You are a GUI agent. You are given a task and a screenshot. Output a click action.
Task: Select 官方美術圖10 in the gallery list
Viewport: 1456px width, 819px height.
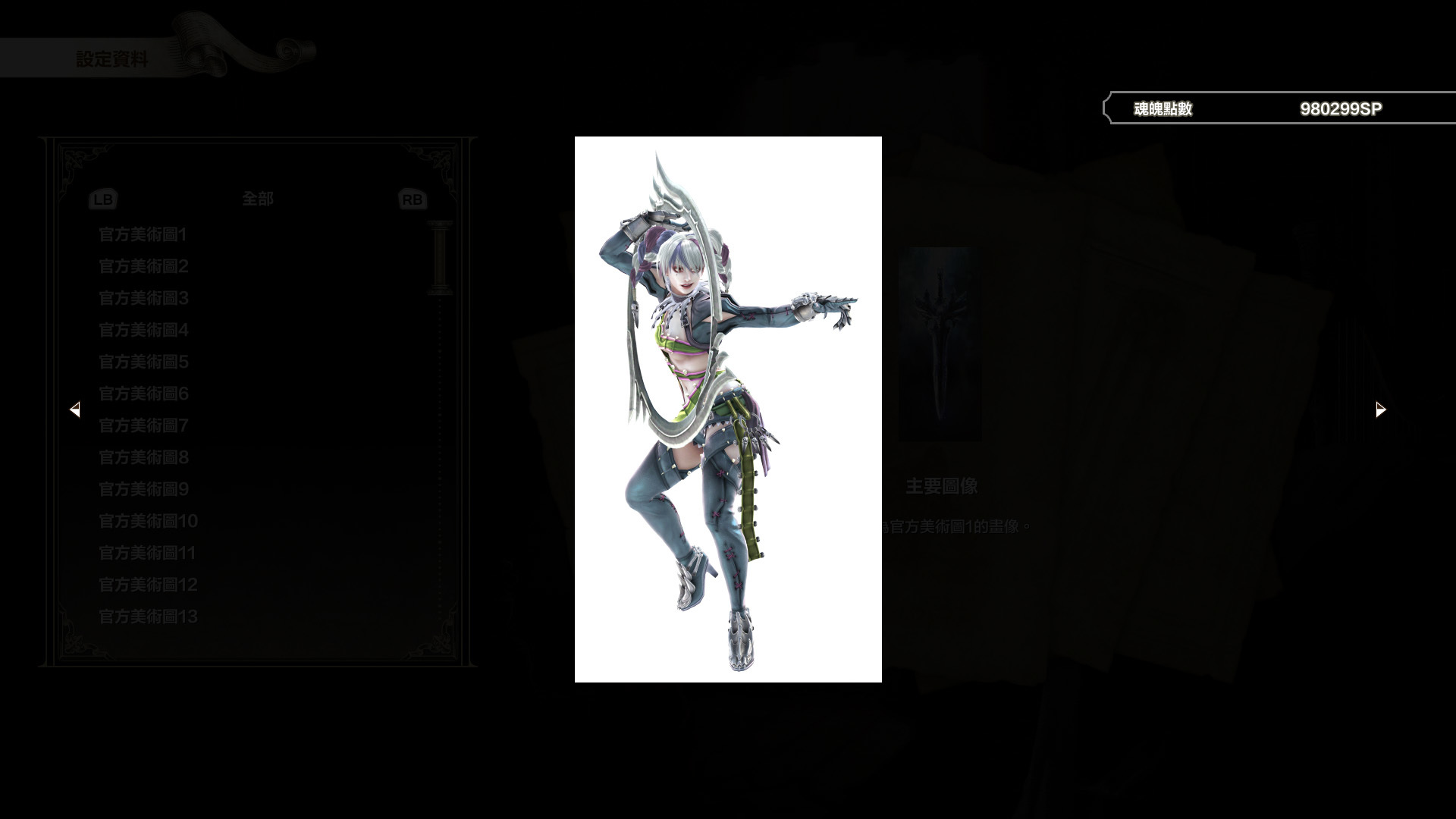[147, 522]
